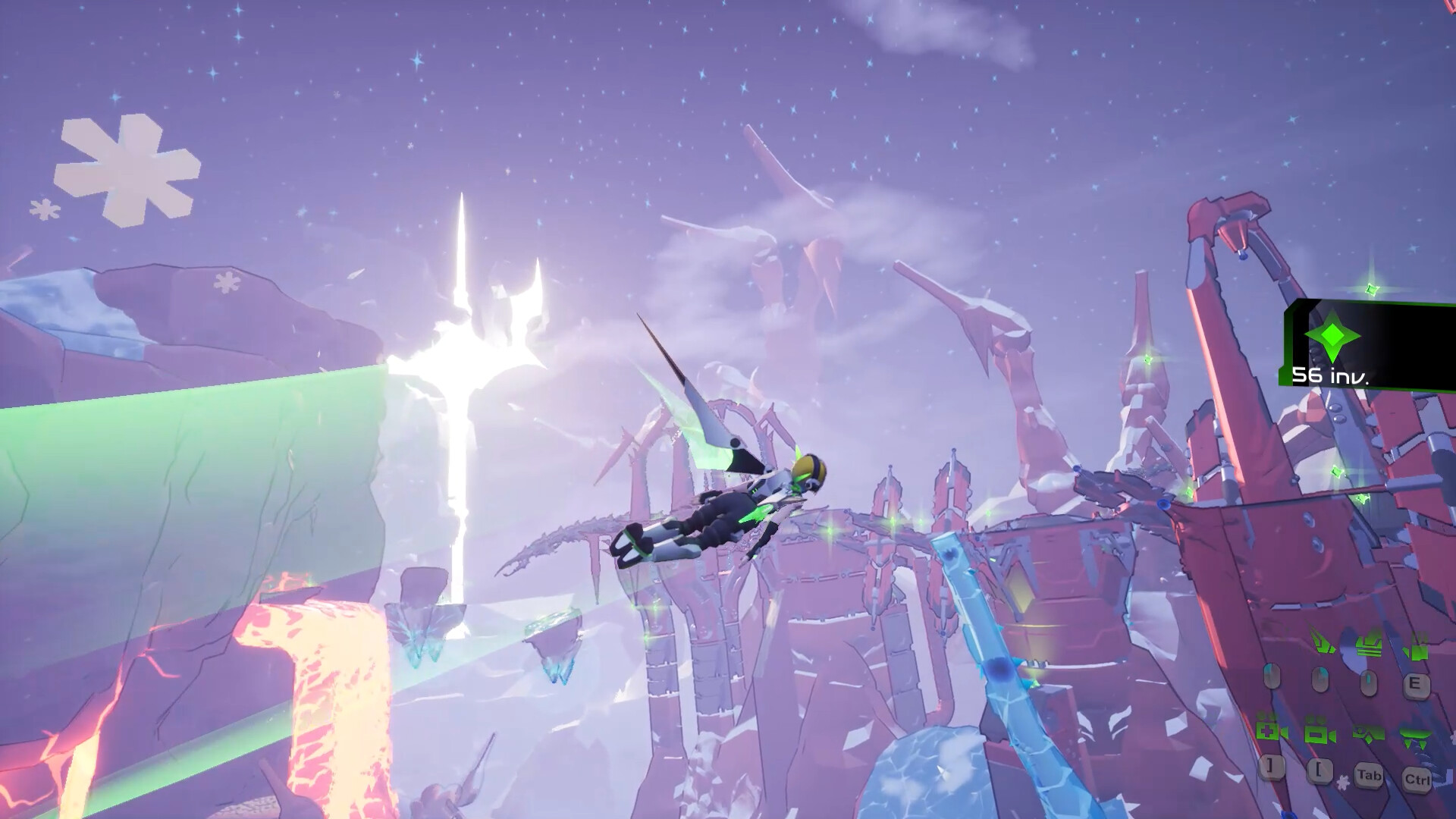The height and width of the screenshot is (819, 1456).
Task: Select the camera ability icon above the [ key
Action: (x=1319, y=735)
